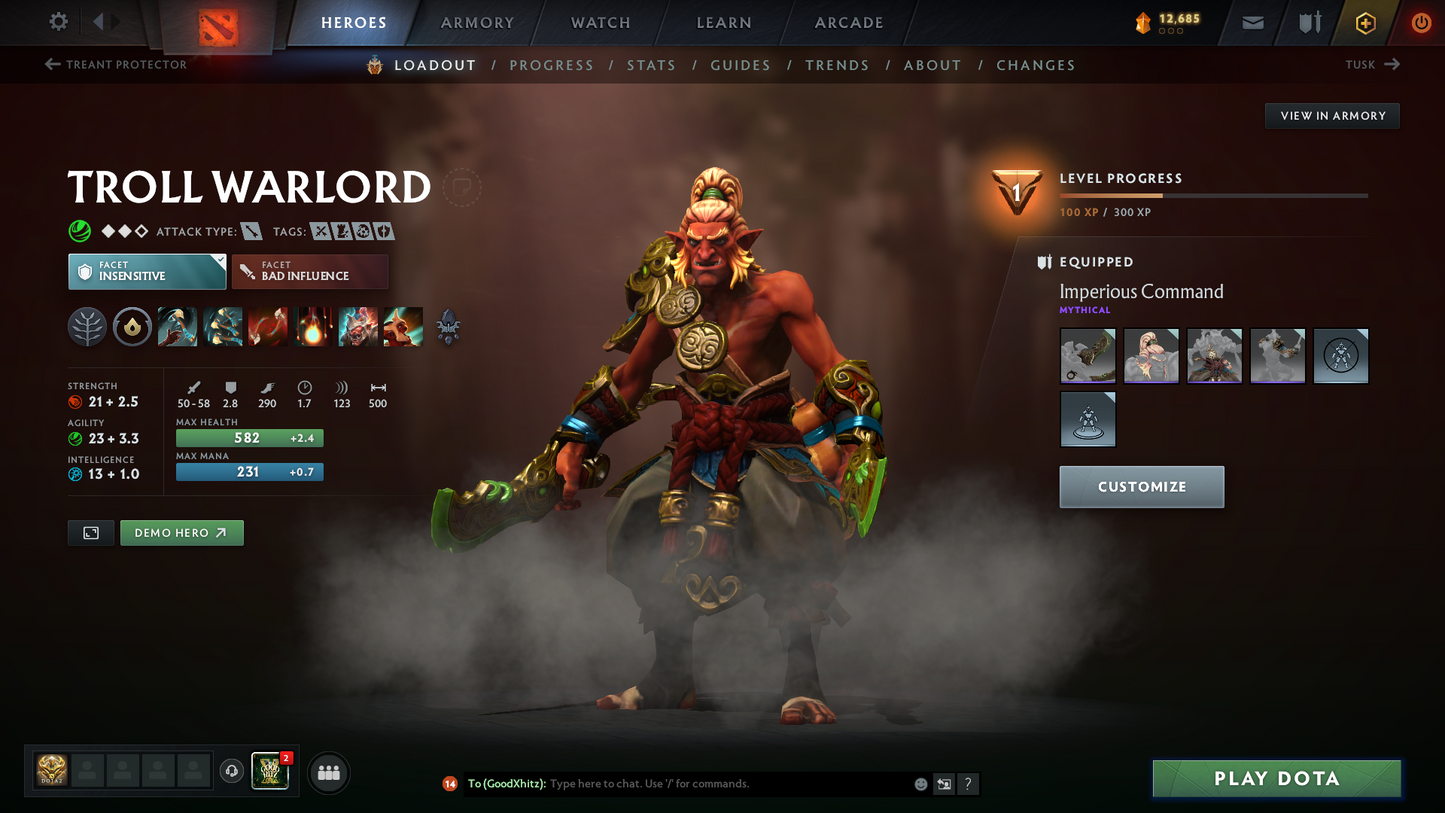Launch Demo Hero mode
The image size is (1445, 813).
[x=181, y=533]
